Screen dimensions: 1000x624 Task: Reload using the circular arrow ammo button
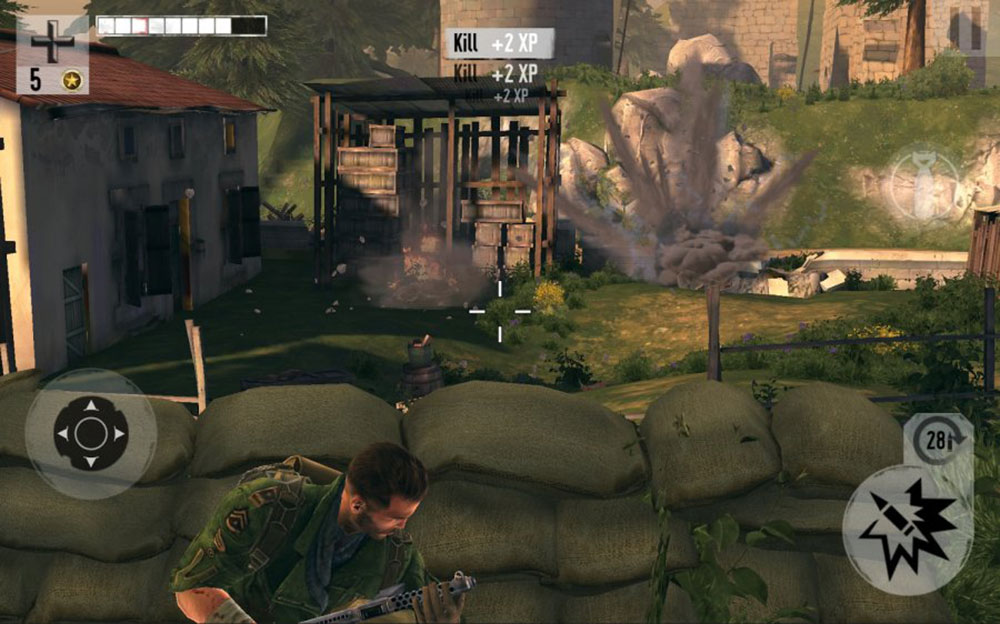[x=938, y=442]
